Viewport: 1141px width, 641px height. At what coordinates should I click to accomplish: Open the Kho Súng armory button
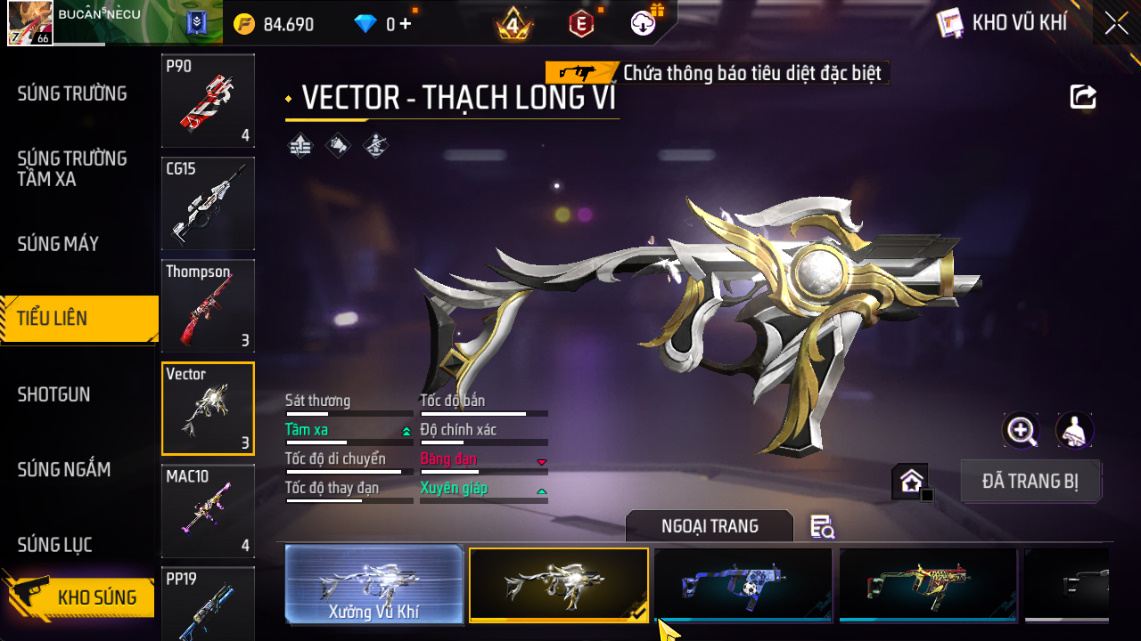click(x=80, y=597)
